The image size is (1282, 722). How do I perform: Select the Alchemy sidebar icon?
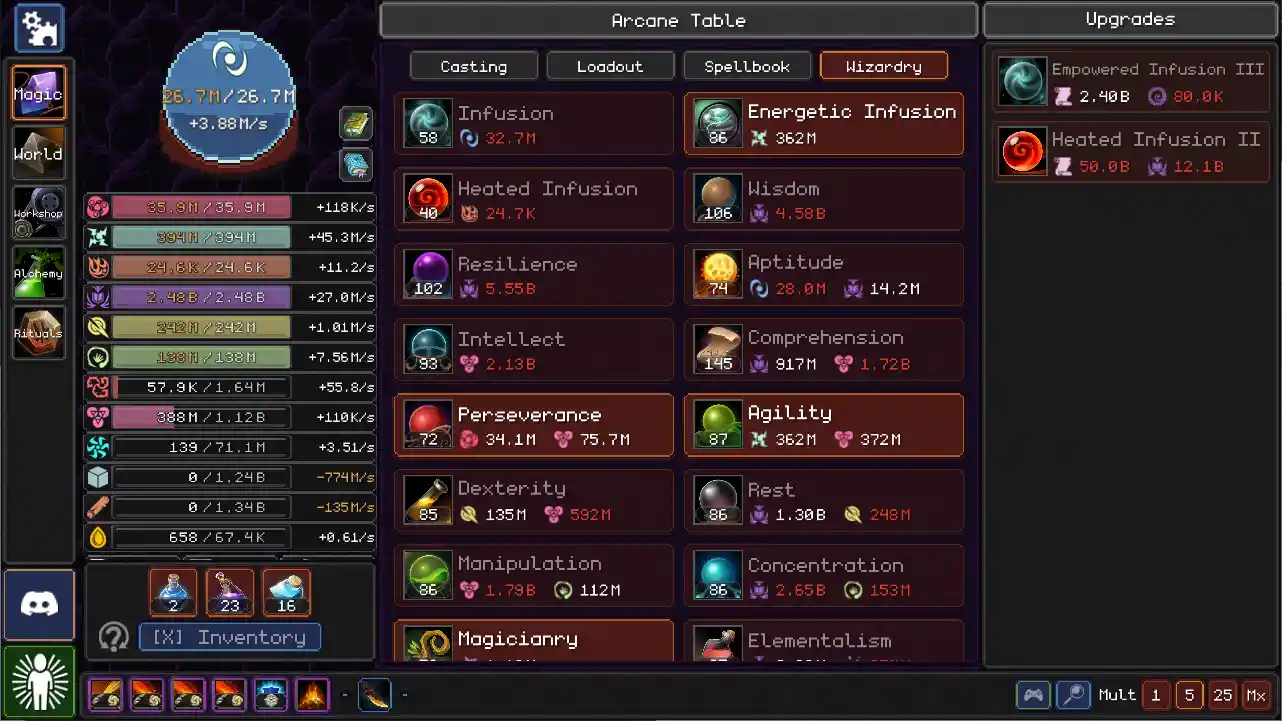tap(40, 272)
